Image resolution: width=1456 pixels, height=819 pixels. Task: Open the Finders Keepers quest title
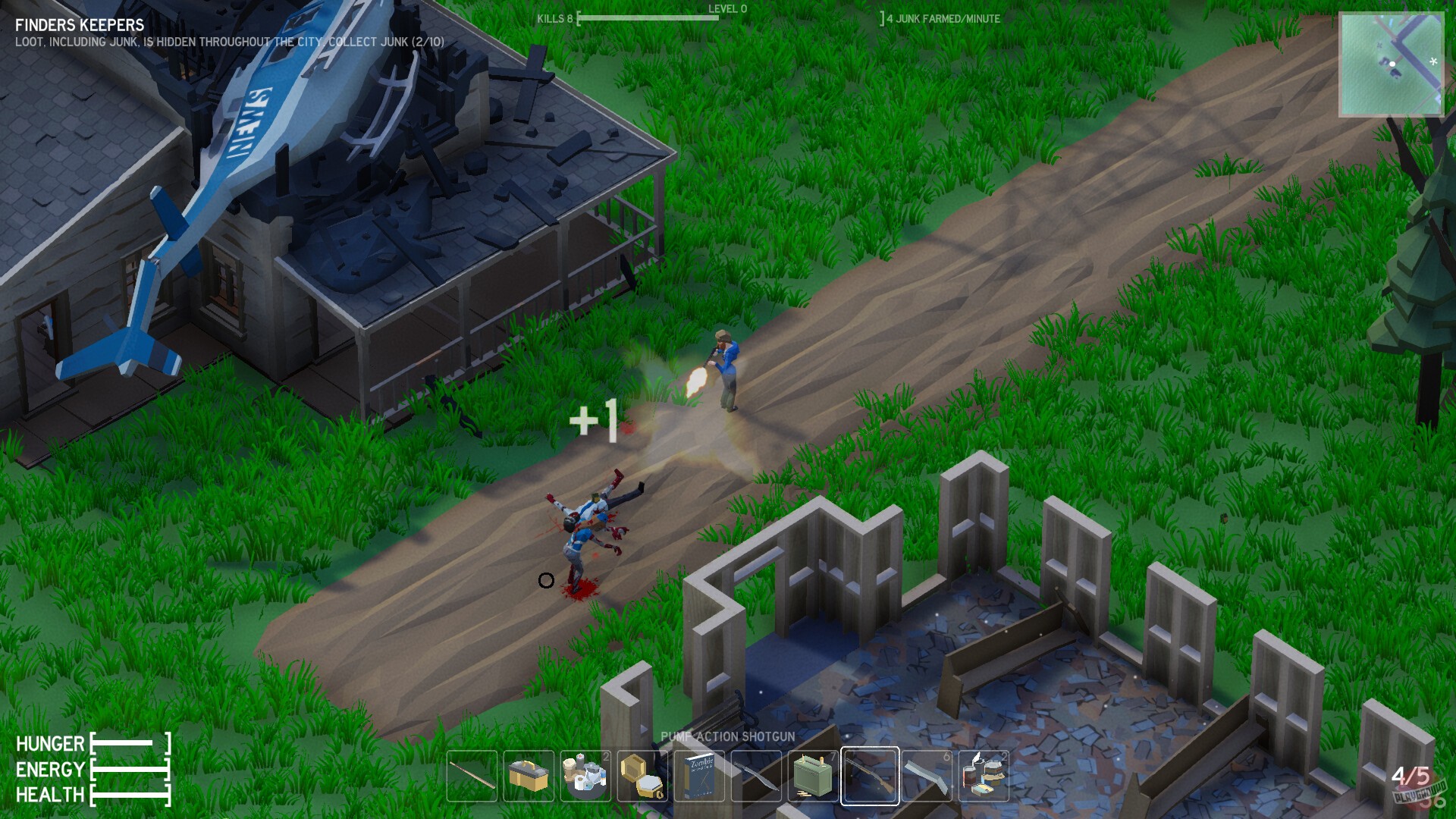coord(78,25)
